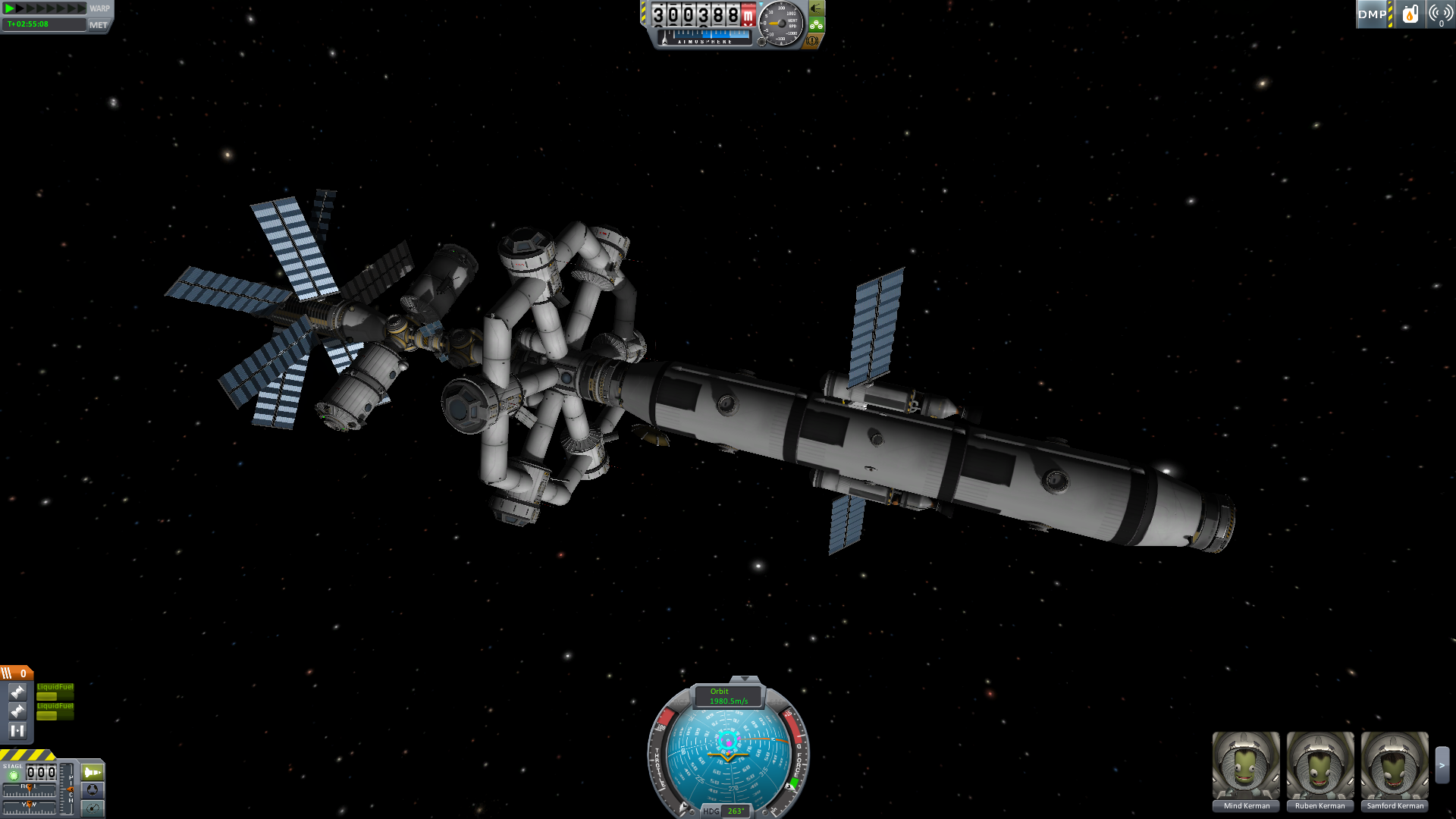Engage the brakes button
This screenshot has width=1456, height=819.
click(812, 40)
